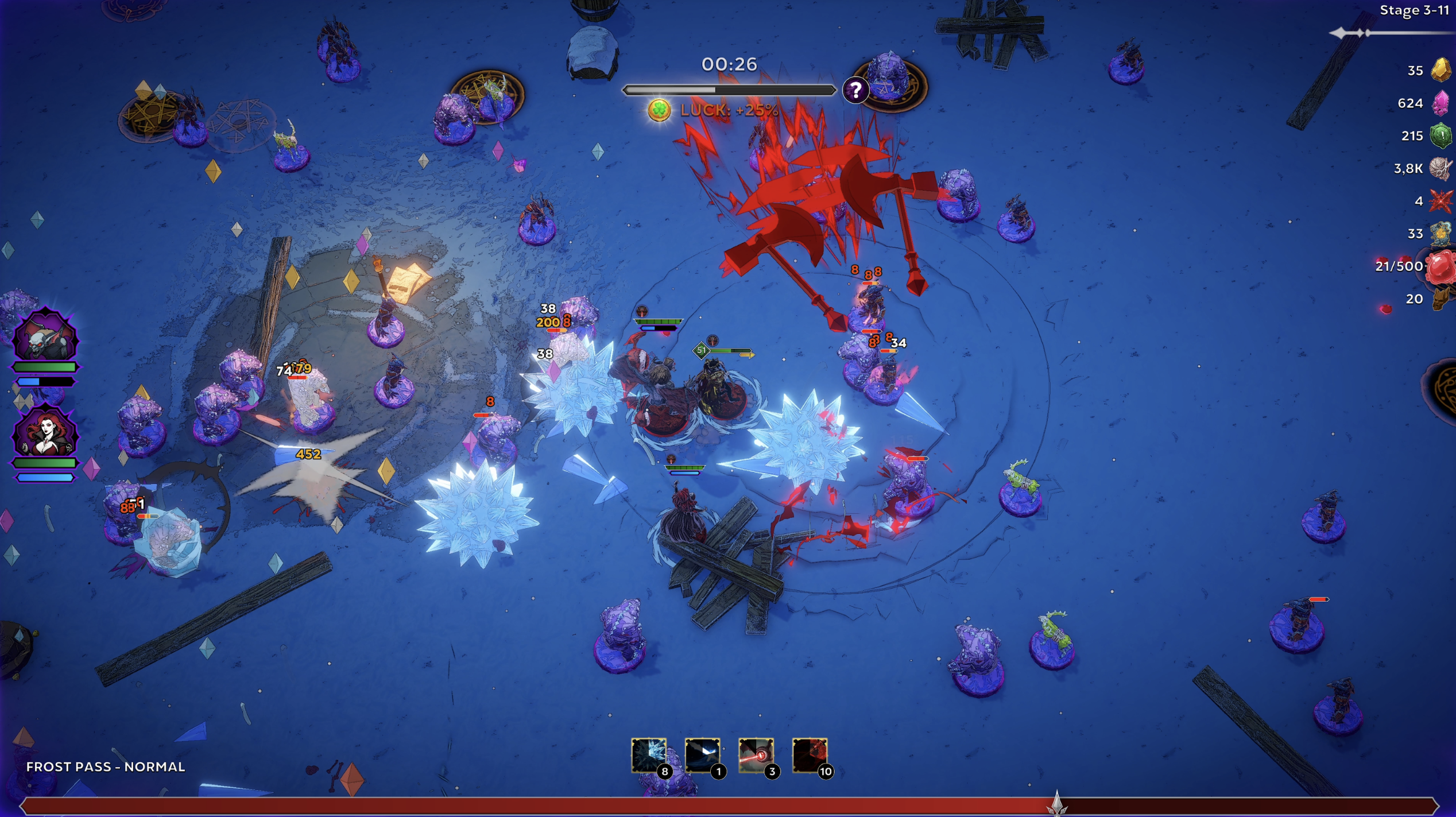Choose the red-haired vampire hero portrait
The height and width of the screenshot is (817, 1456).
point(45,434)
